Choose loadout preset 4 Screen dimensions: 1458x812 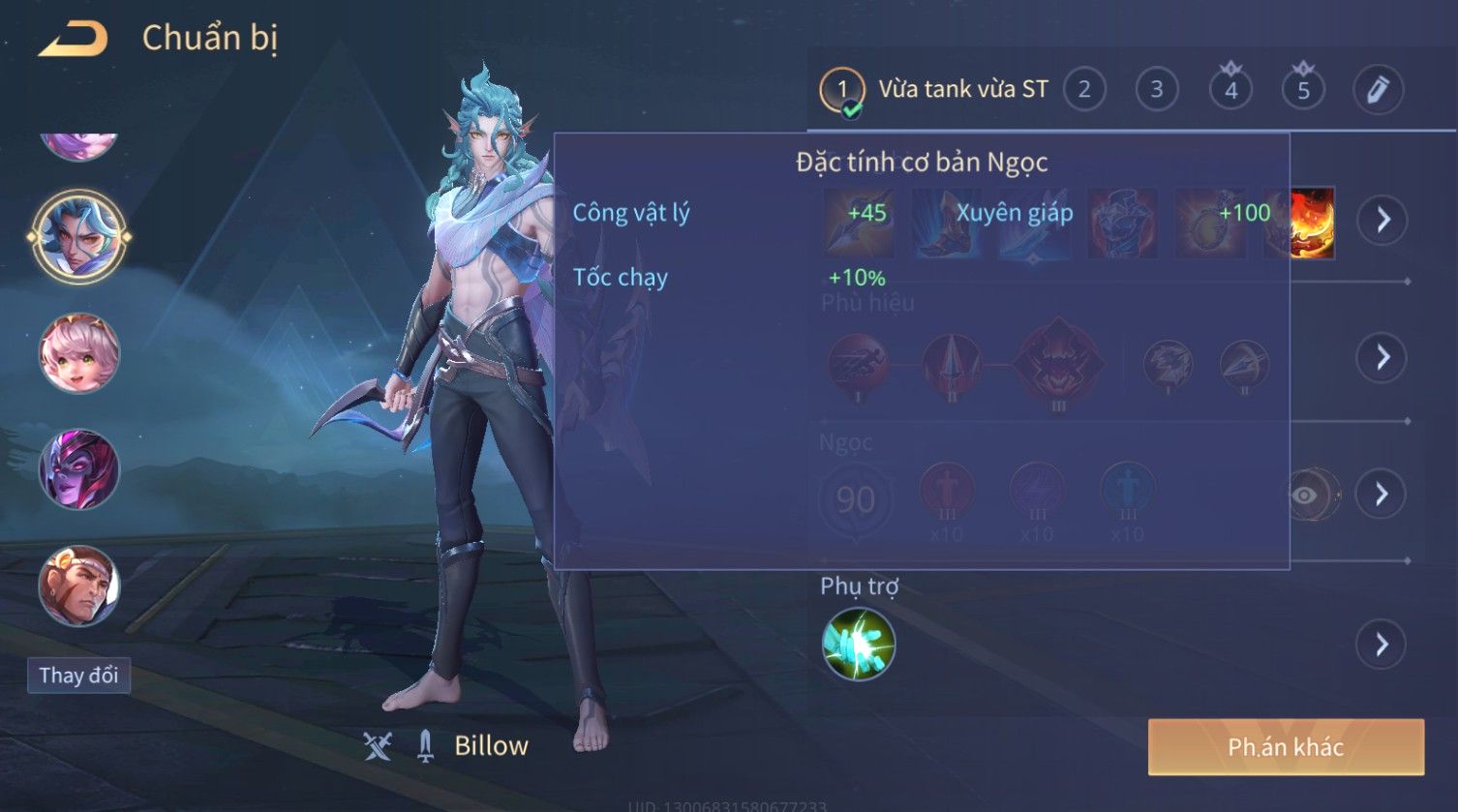point(1230,90)
